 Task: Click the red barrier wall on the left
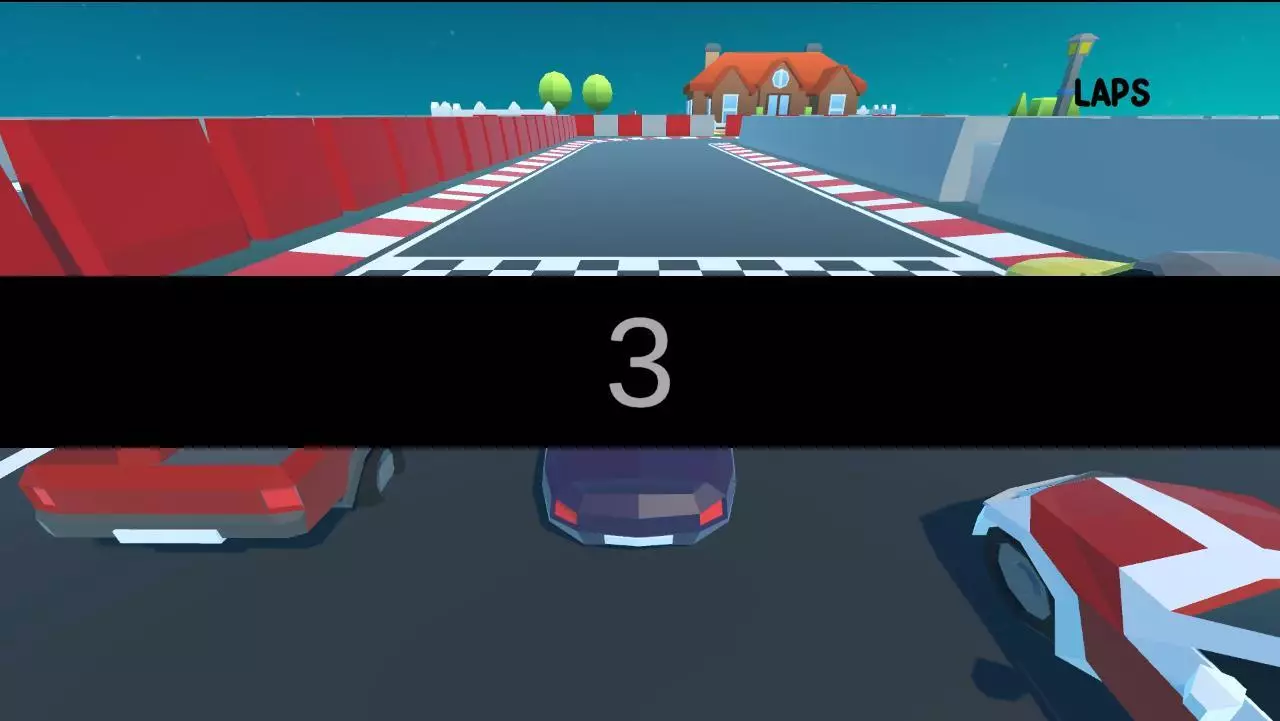[150, 190]
